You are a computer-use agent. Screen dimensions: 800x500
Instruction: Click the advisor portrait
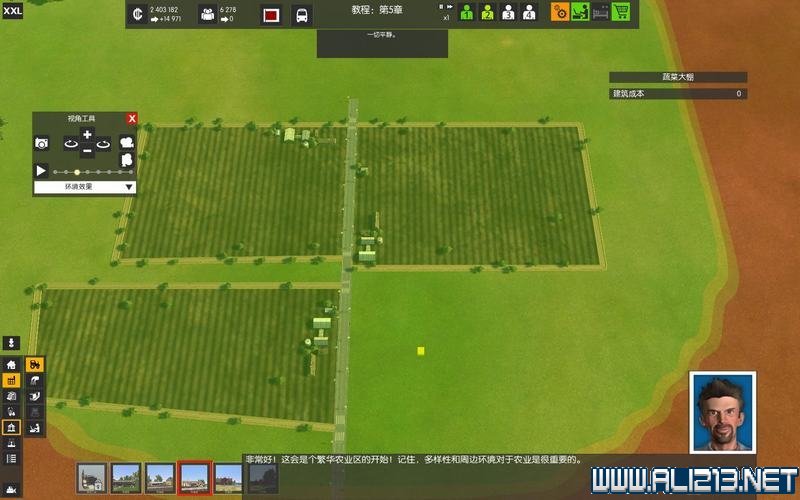722,412
